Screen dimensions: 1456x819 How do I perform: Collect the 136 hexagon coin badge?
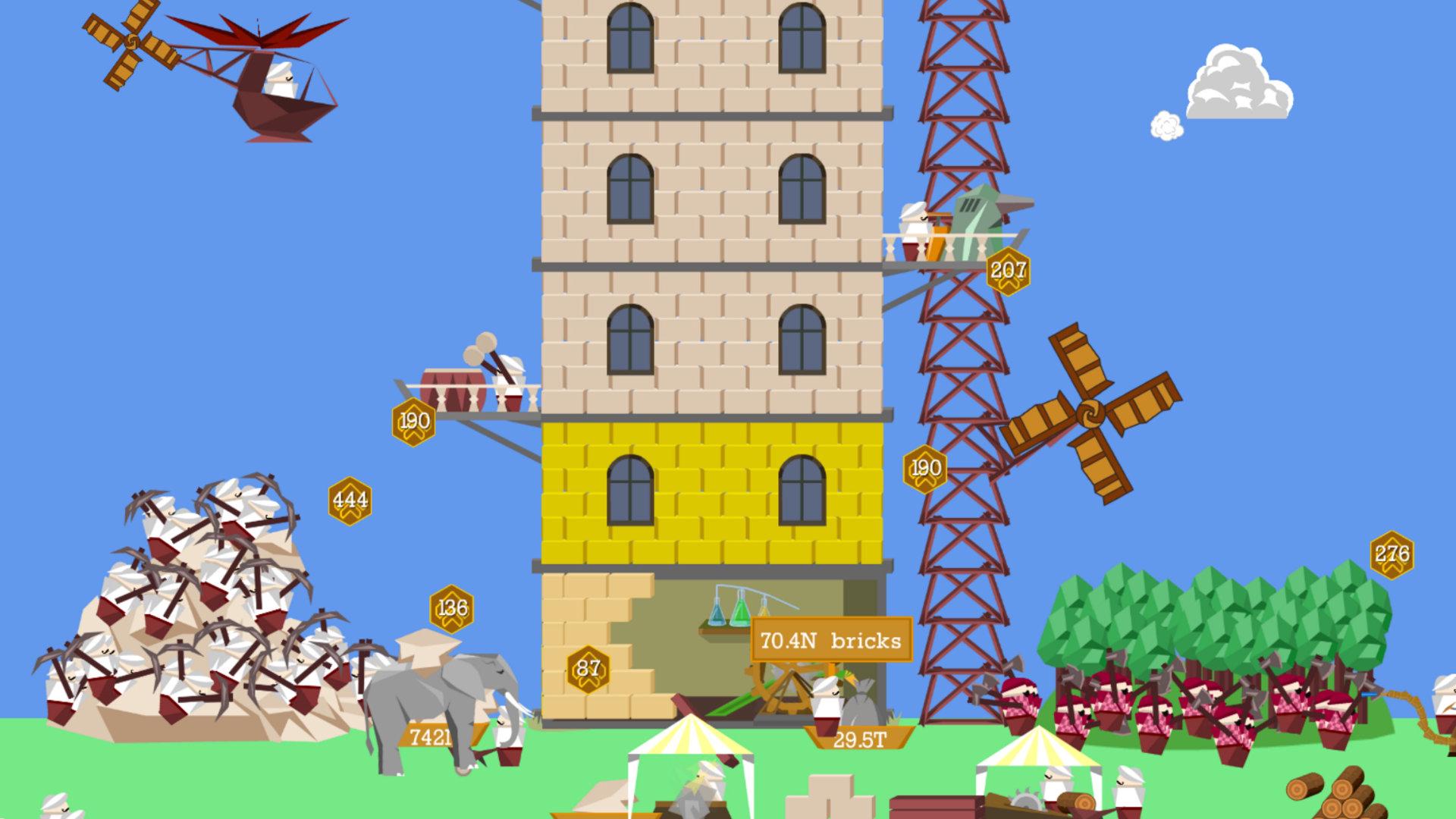click(x=453, y=607)
